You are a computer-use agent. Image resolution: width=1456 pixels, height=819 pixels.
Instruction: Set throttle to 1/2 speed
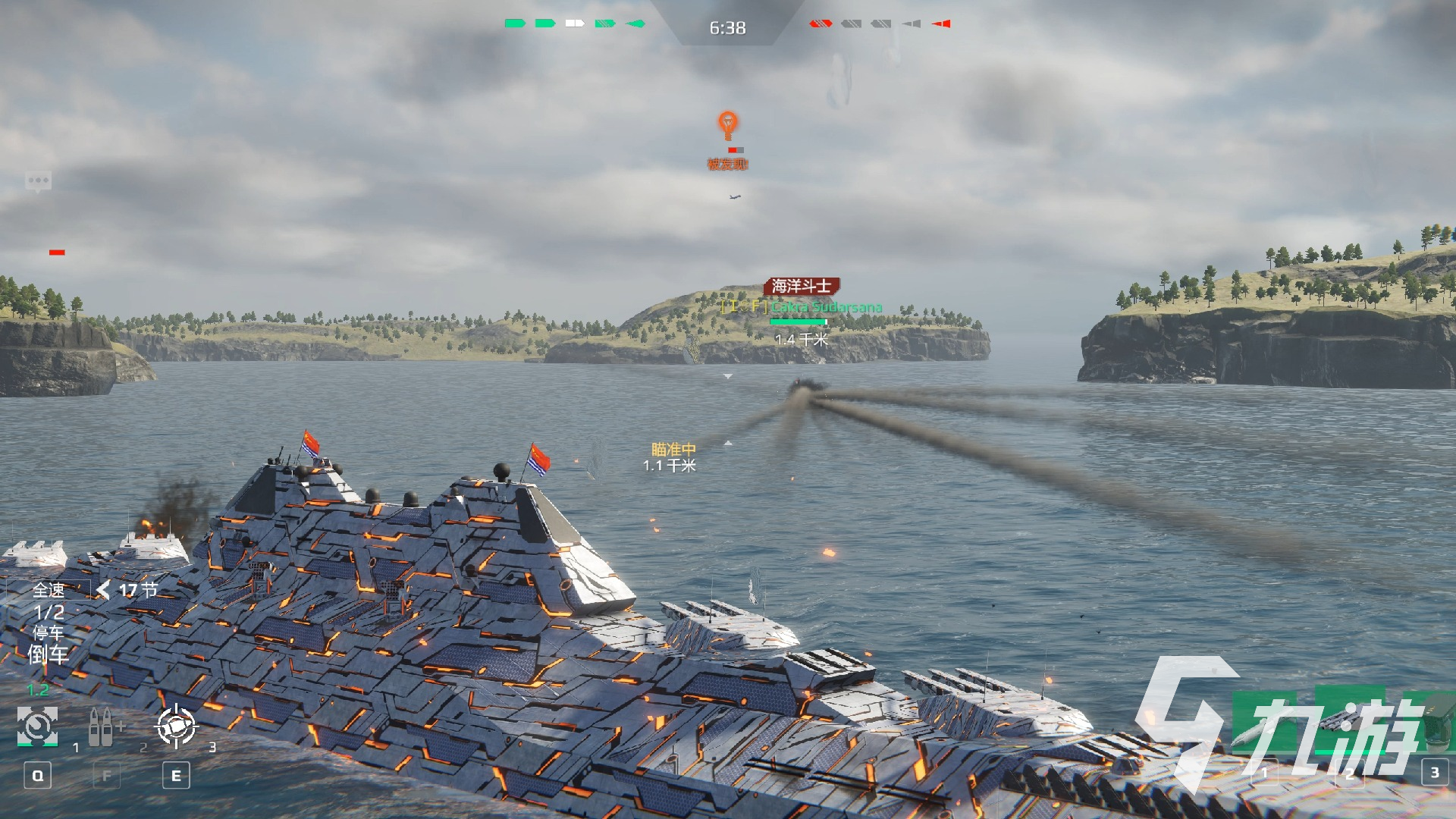click(49, 612)
